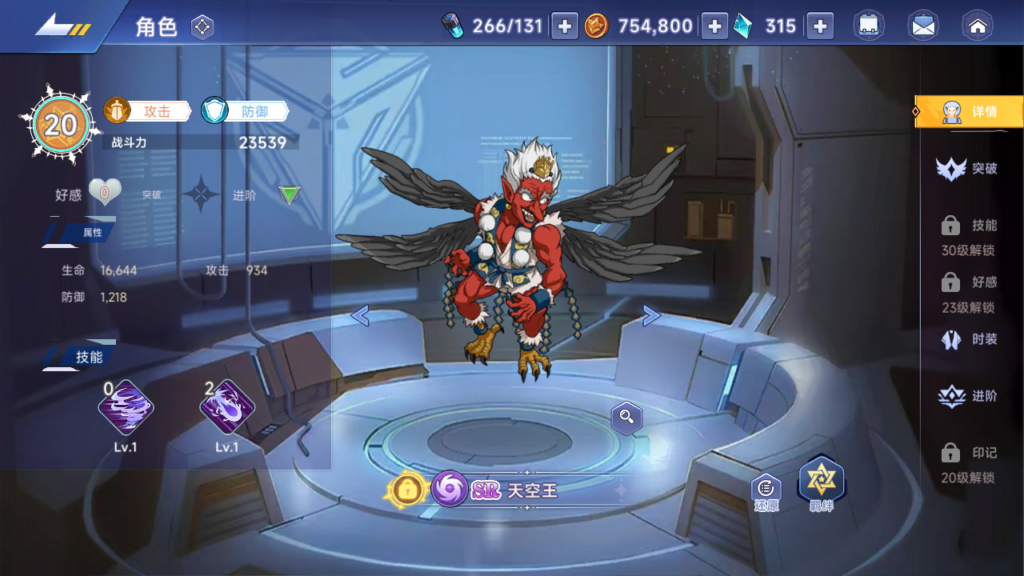Switch to the 详情 details tab
This screenshot has height=576, width=1024.
pos(969,111)
